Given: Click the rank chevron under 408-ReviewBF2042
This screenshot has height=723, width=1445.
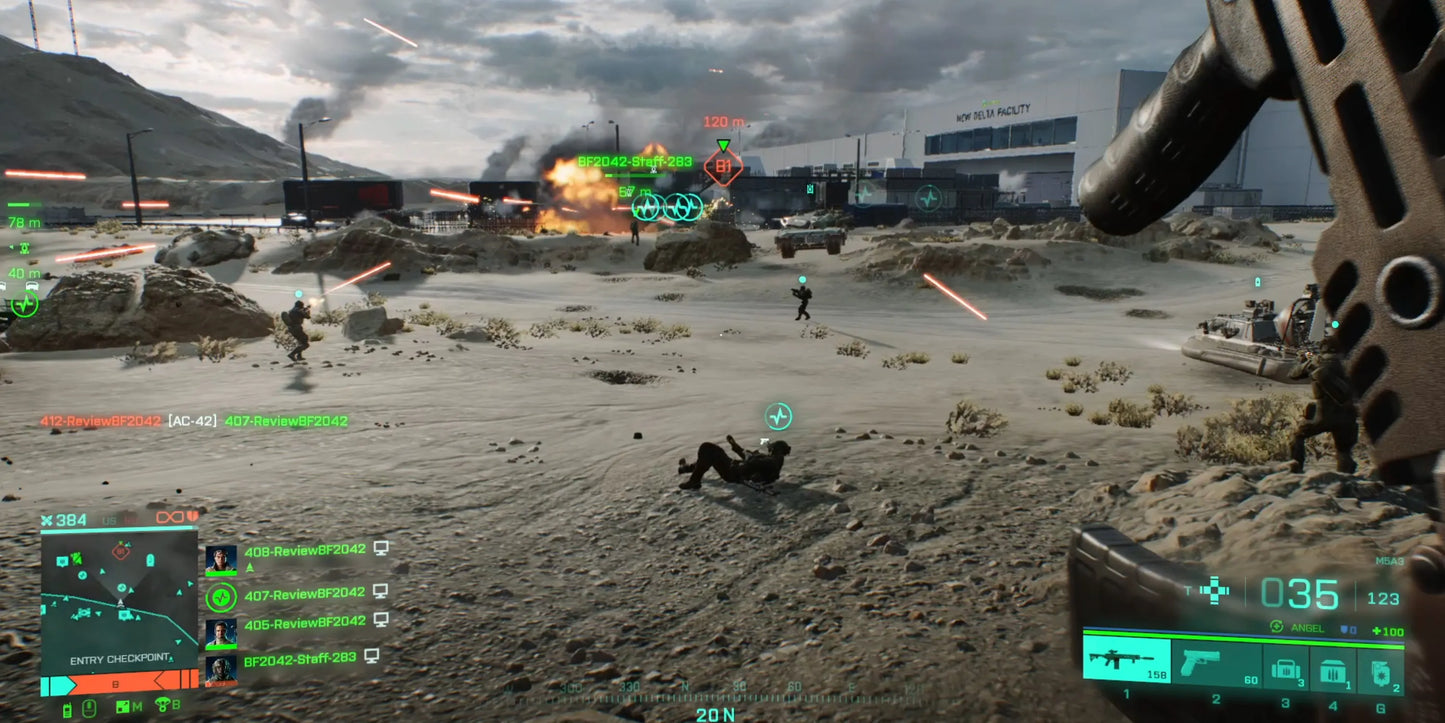Looking at the screenshot, I should coord(250,566).
